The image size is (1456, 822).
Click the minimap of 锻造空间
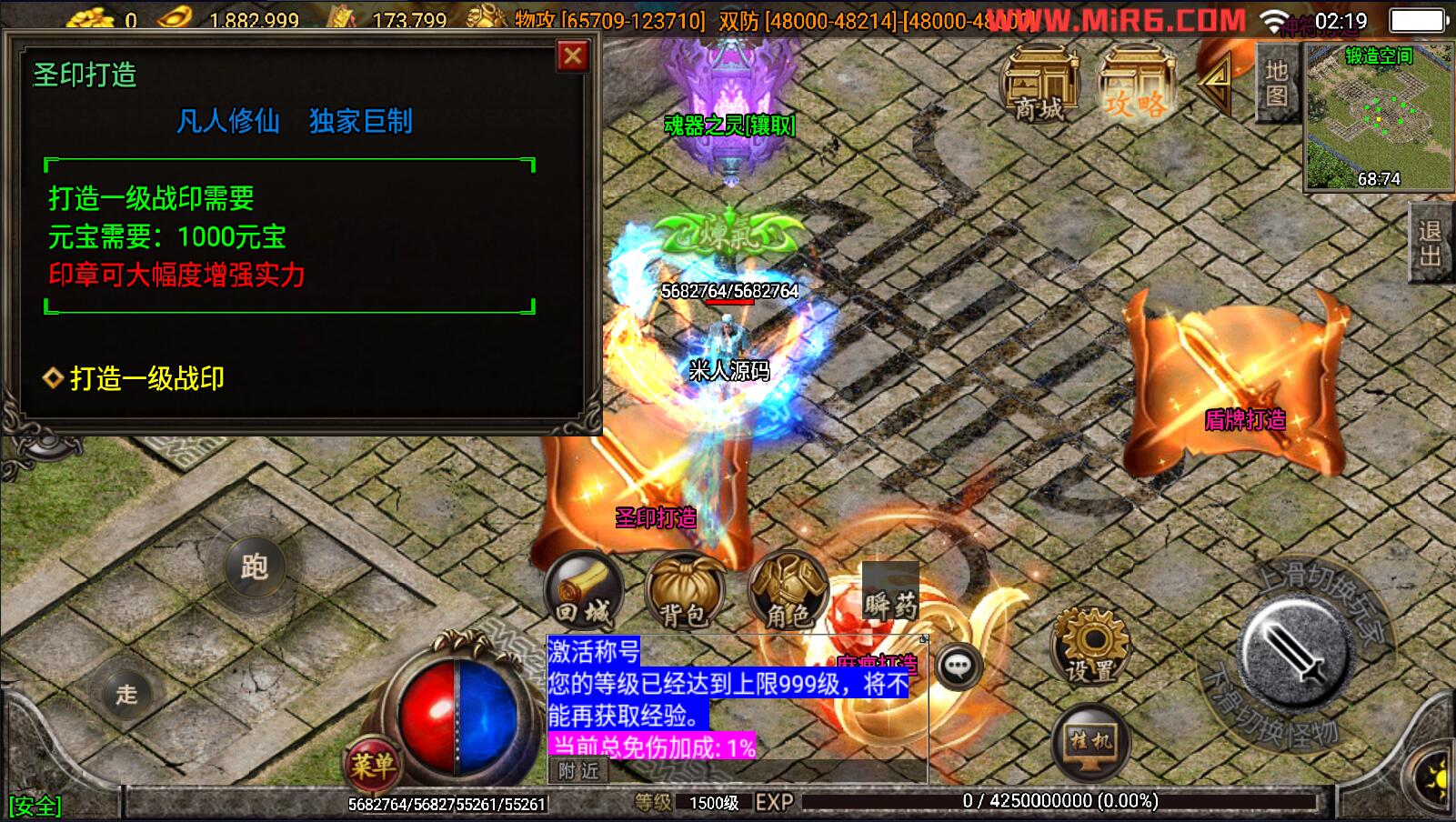(1378, 117)
